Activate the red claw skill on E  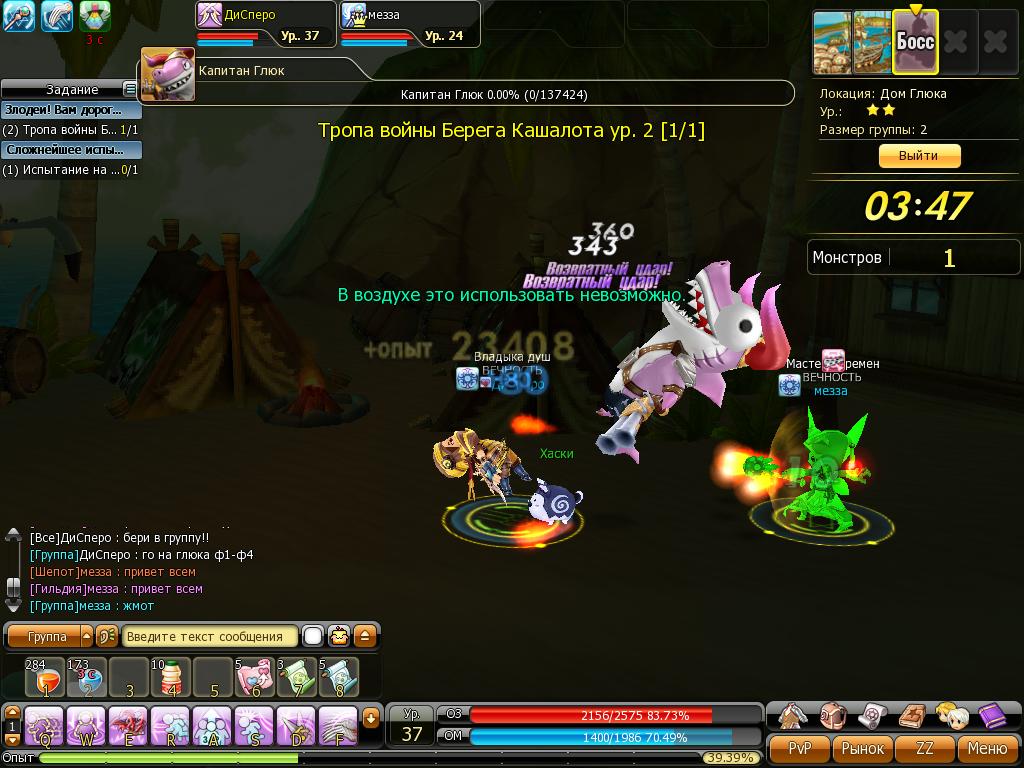pyautogui.click(x=129, y=723)
